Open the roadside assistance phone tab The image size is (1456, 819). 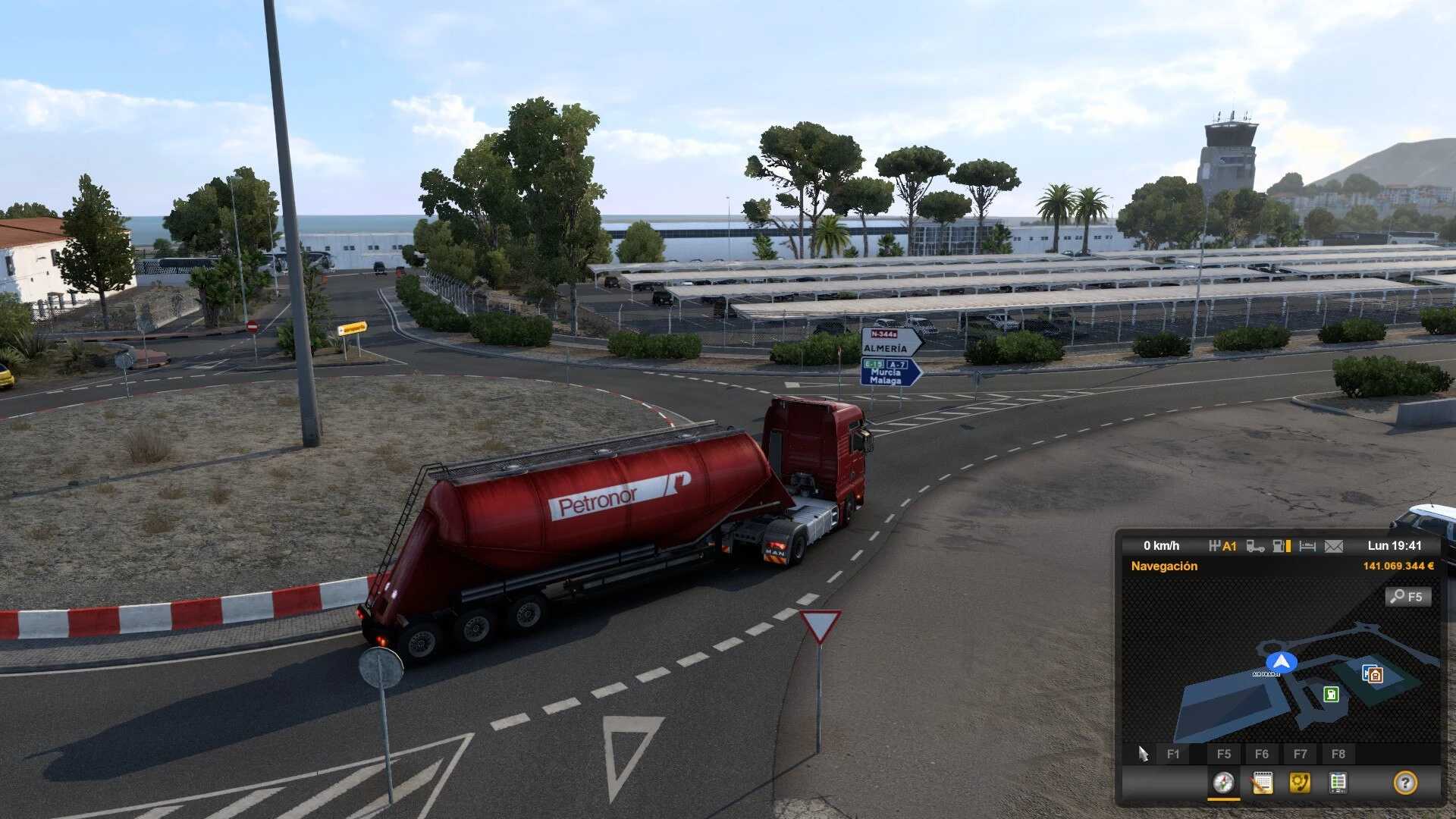(x=1300, y=783)
